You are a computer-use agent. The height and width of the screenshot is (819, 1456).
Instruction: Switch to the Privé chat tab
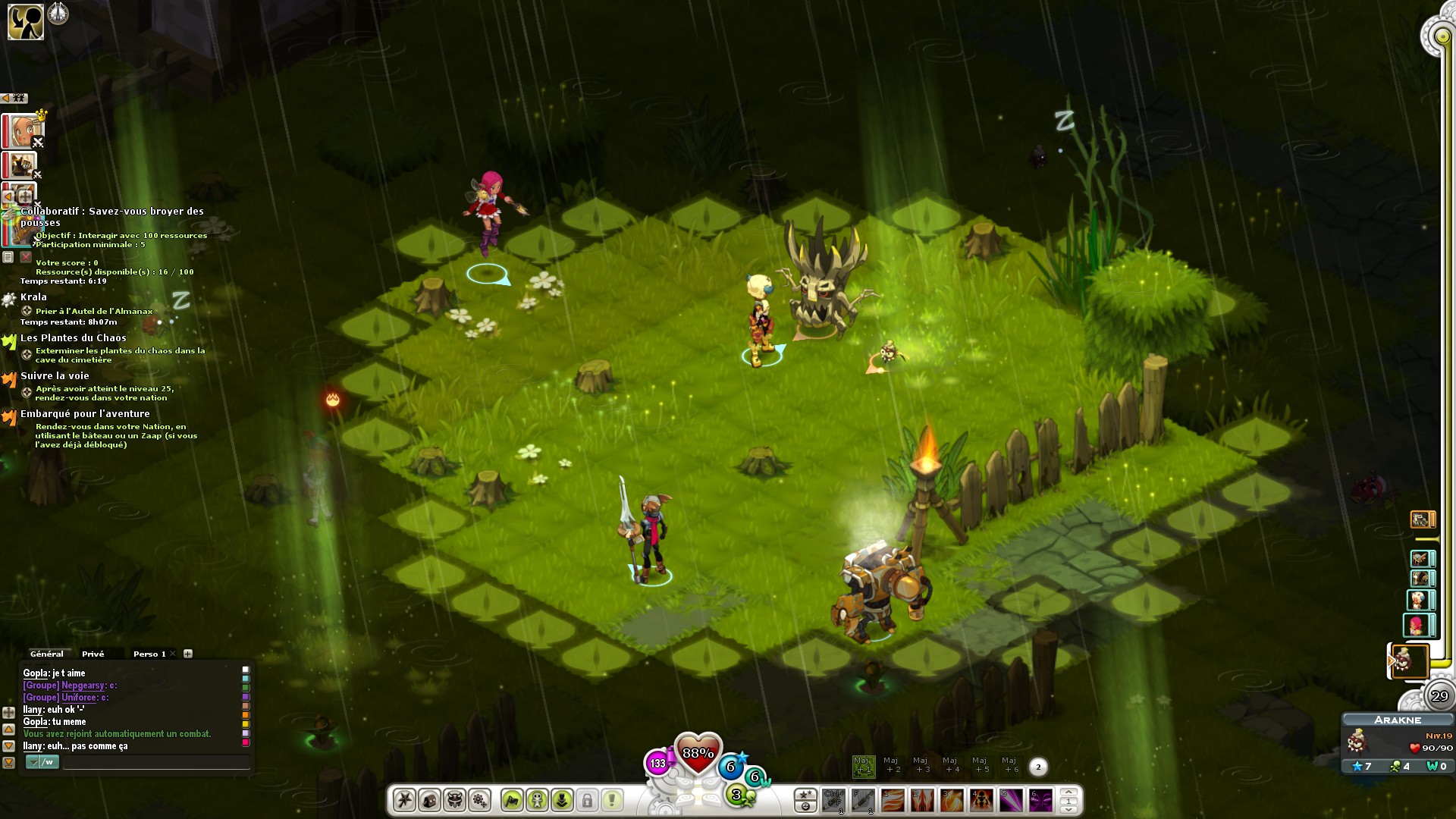point(93,654)
